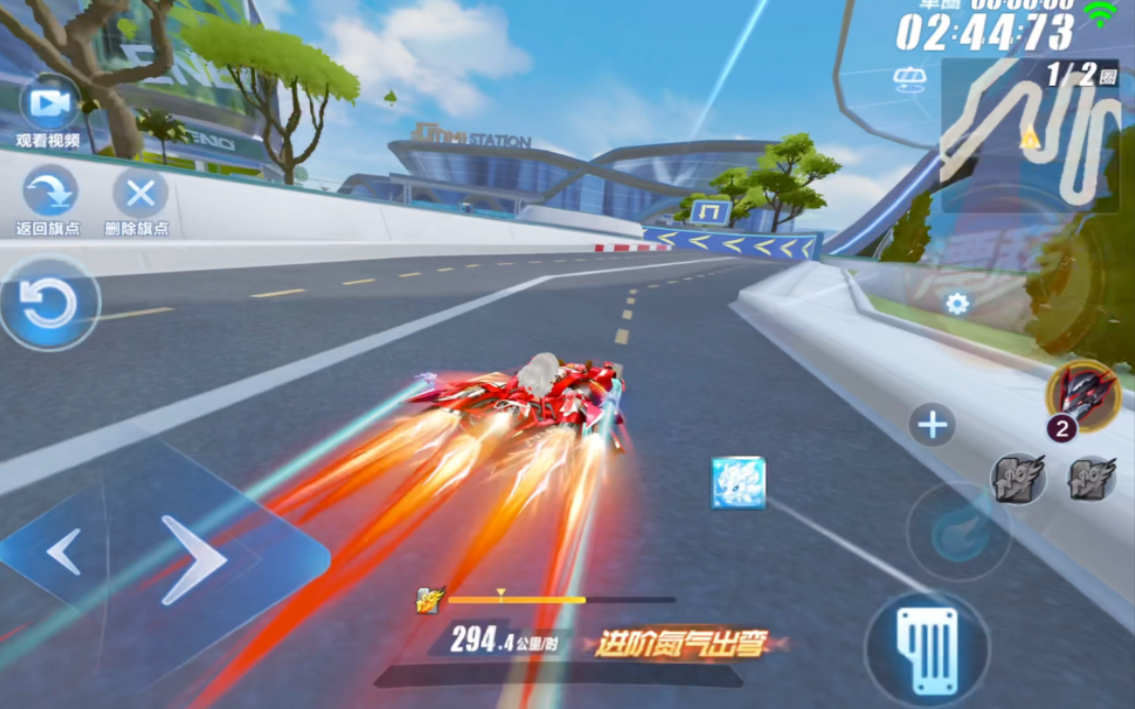1135x709 pixels.
Task: Tap the blue flame nitro button
Action: tap(958, 531)
